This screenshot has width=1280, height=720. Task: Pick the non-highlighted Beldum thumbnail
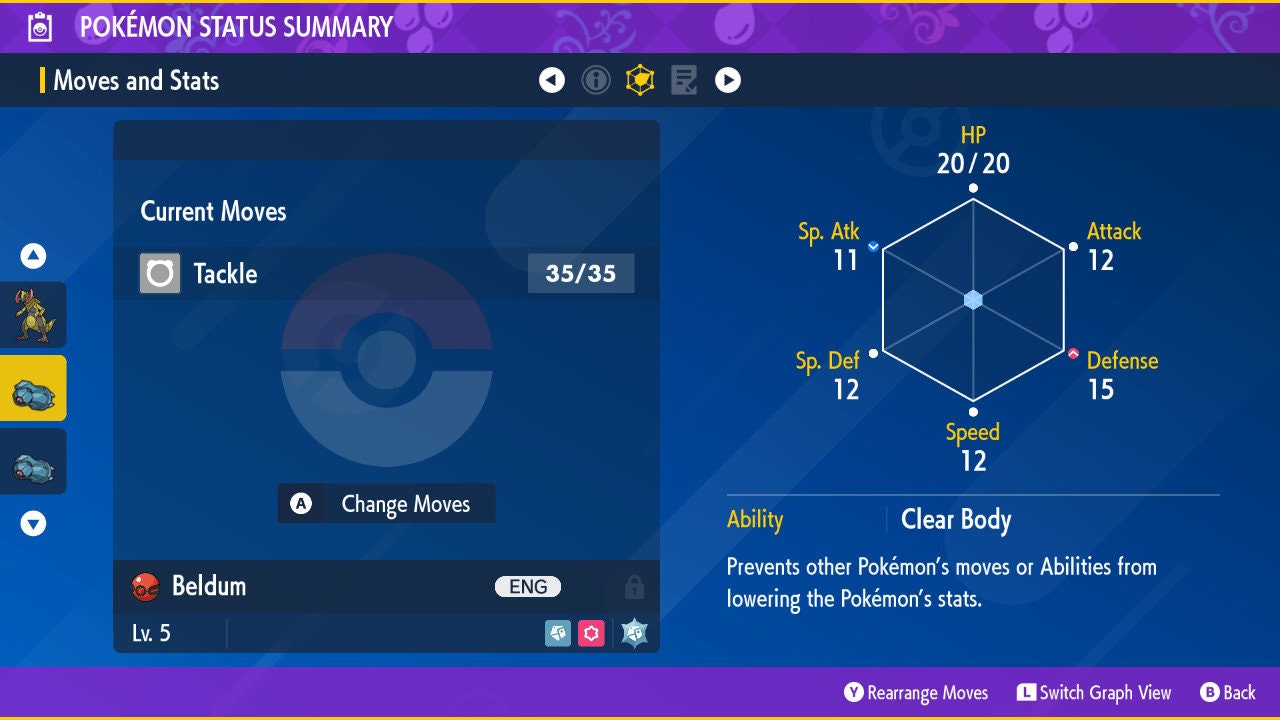coord(34,461)
